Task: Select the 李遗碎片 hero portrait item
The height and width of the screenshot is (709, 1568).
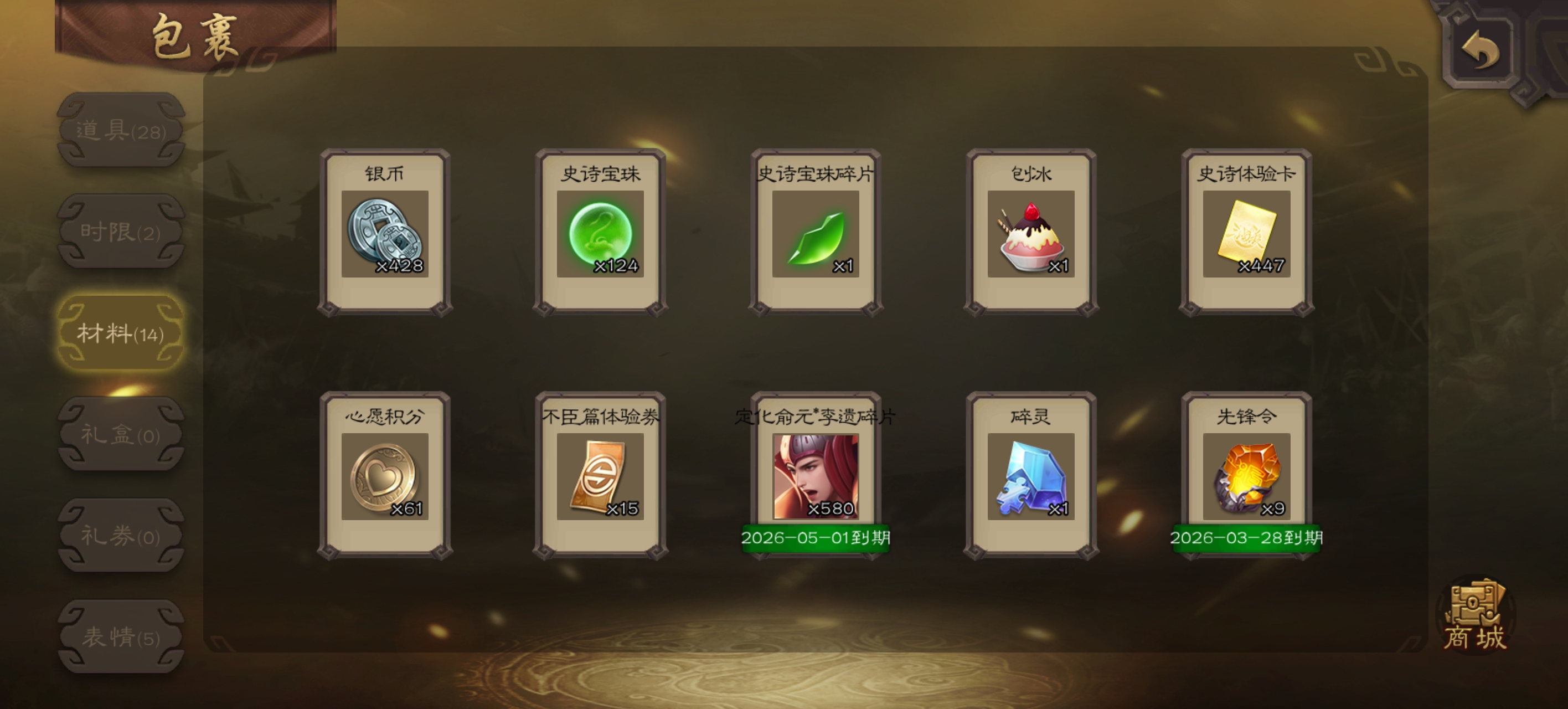Action: [x=816, y=476]
